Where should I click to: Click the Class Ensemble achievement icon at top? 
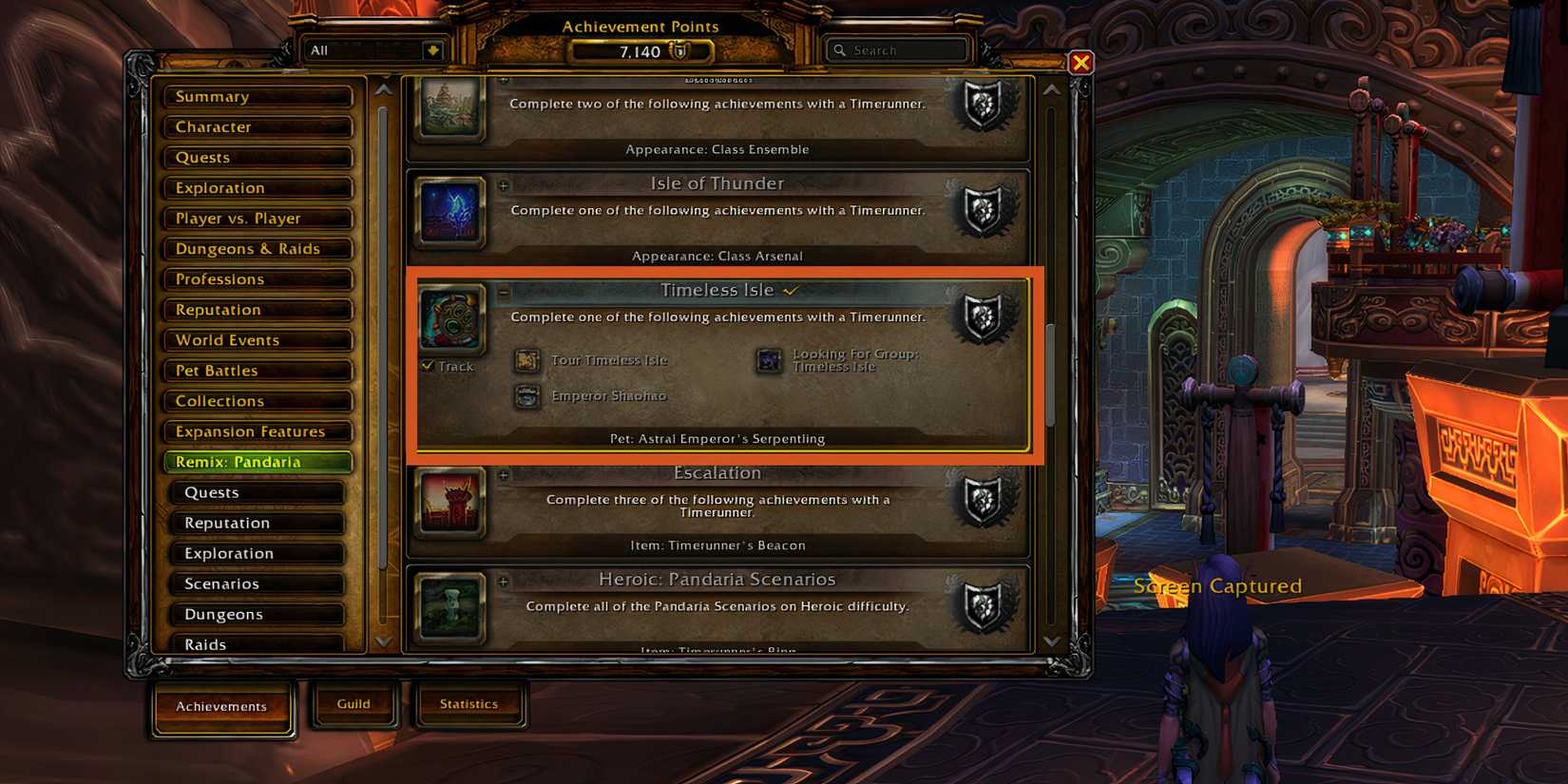click(x=449, y=108)
